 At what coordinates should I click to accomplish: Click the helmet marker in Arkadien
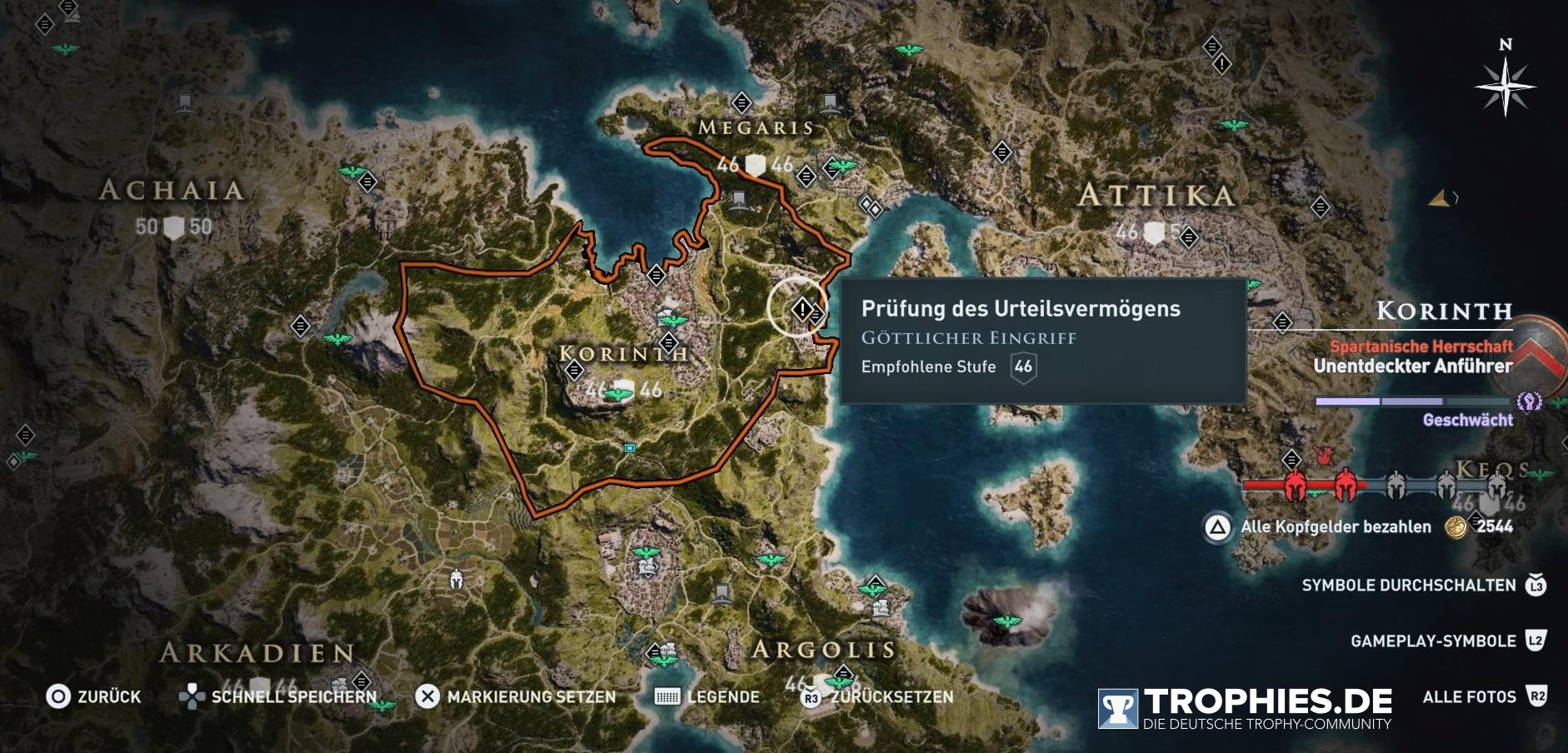(456, 580)
